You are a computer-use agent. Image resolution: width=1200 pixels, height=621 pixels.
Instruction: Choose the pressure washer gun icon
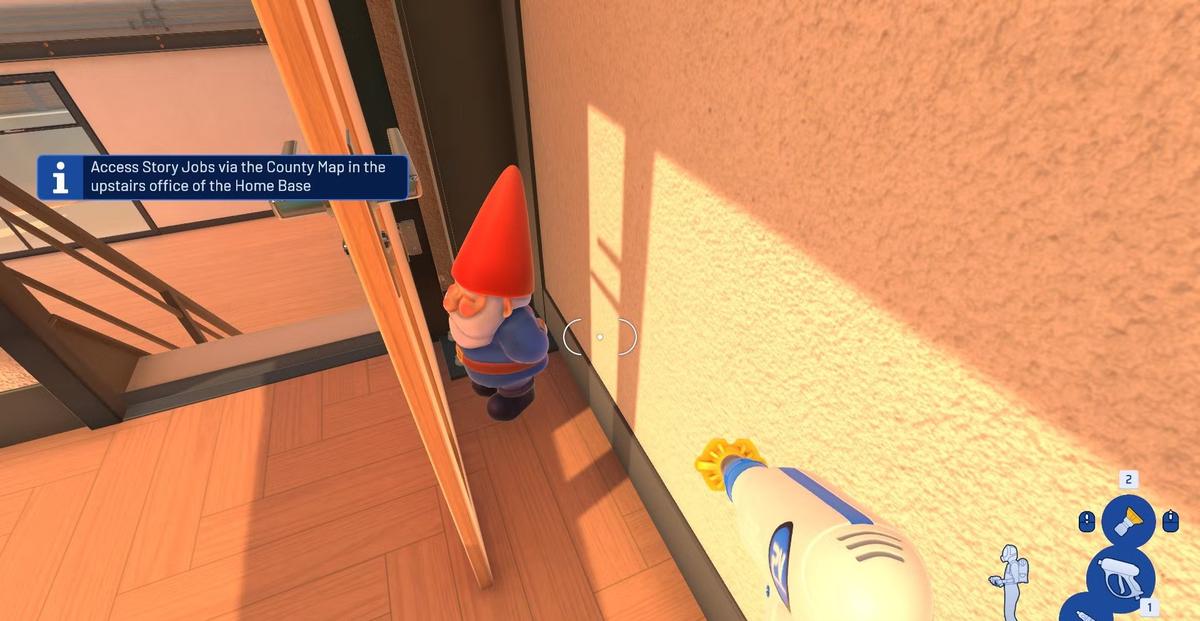tap(1121, 577)
